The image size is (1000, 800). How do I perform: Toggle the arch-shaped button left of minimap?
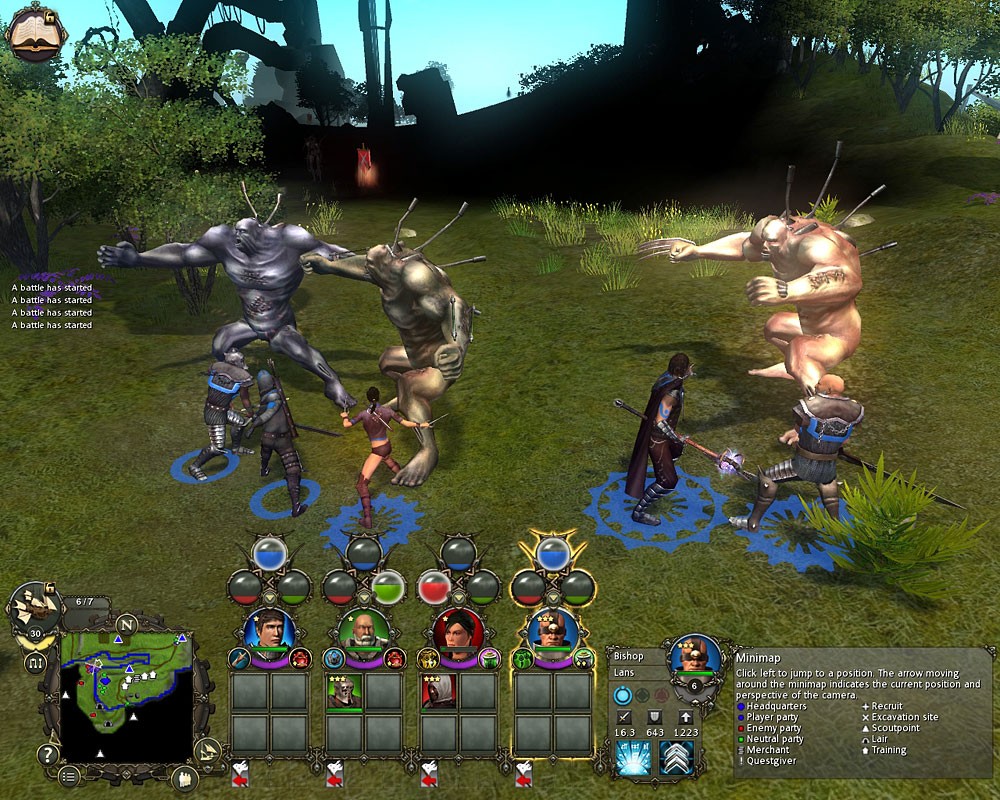click(35, 662)
